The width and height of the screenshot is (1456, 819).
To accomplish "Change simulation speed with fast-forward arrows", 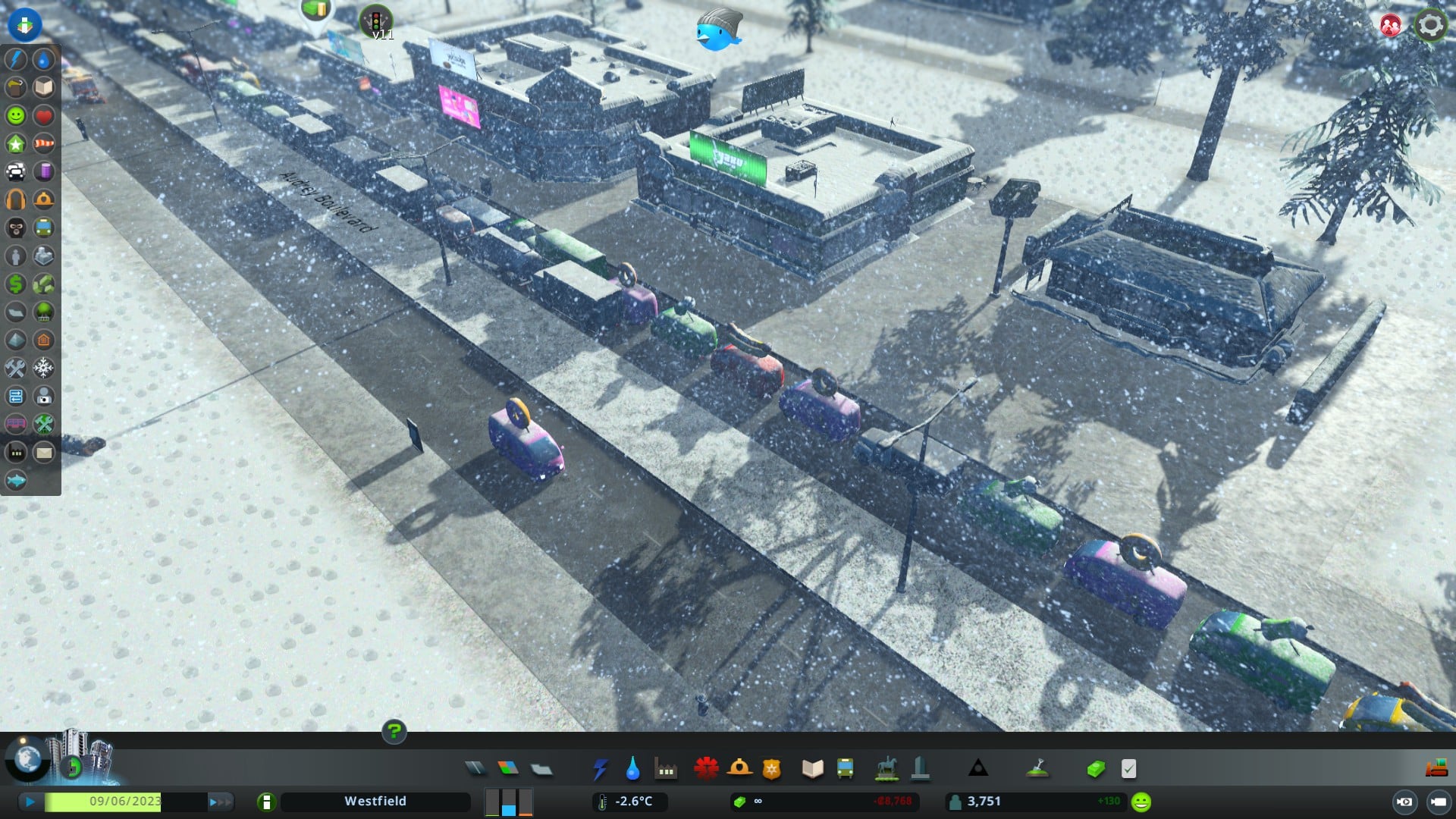I will tap(220, 802).
